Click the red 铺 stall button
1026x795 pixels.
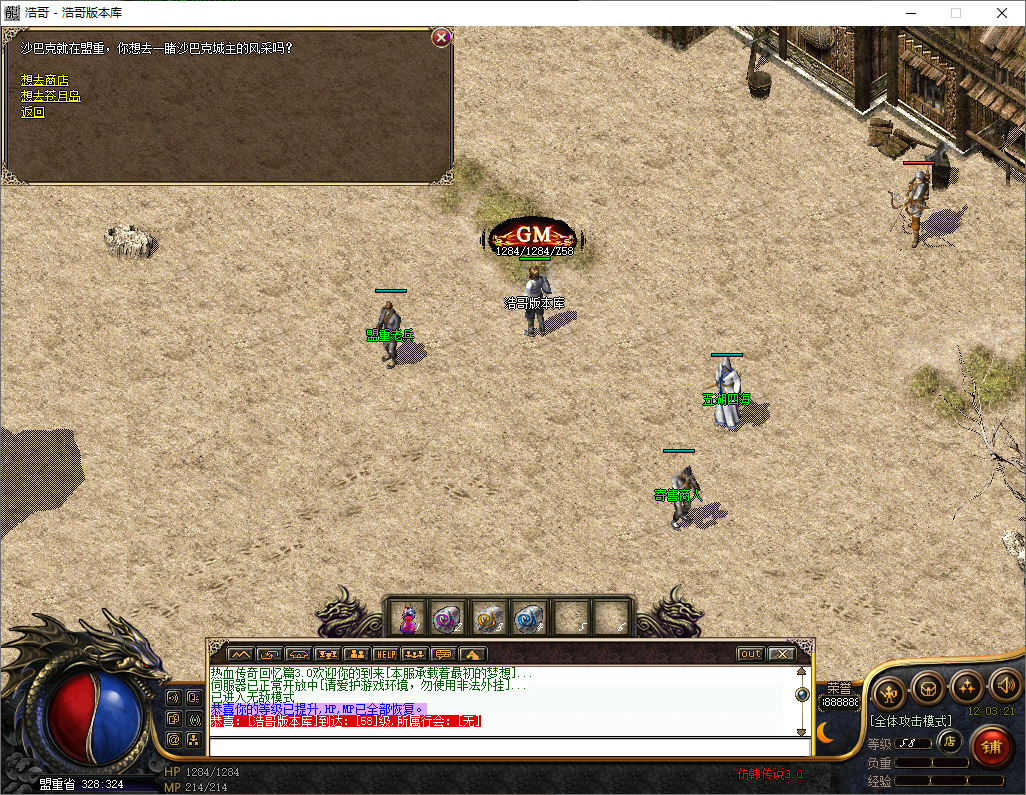991,746
